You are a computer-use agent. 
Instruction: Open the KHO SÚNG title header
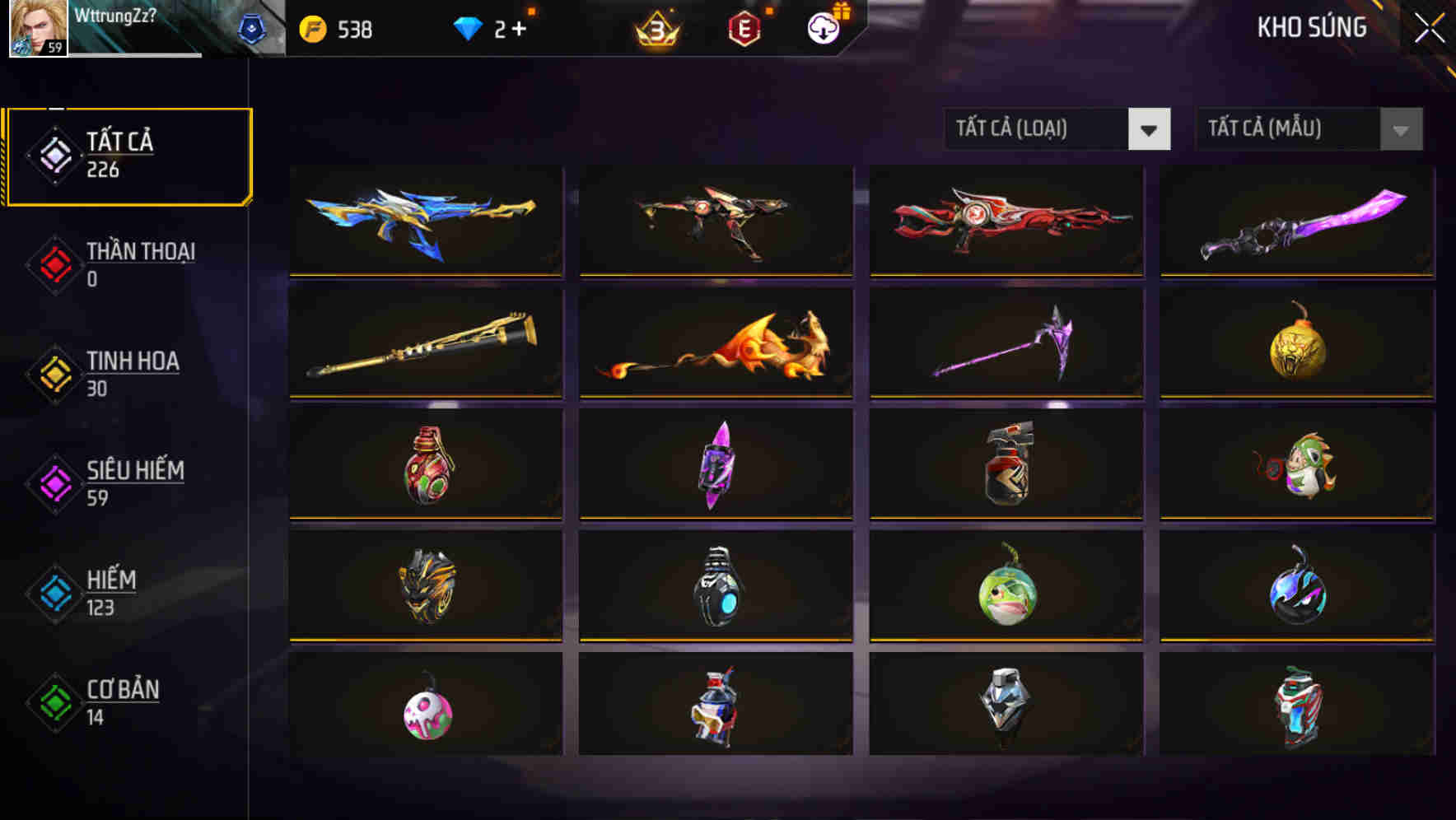point(1313,27)
